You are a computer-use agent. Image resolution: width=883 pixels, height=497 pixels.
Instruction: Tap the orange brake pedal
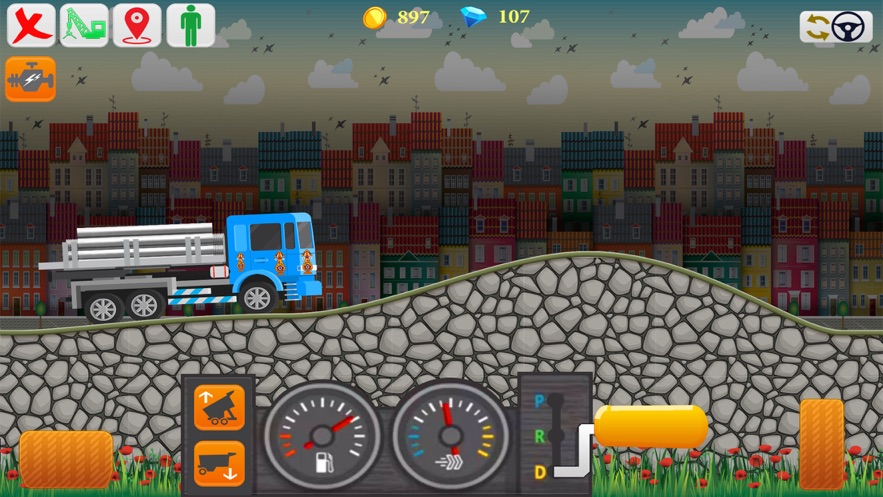(66, 460)
